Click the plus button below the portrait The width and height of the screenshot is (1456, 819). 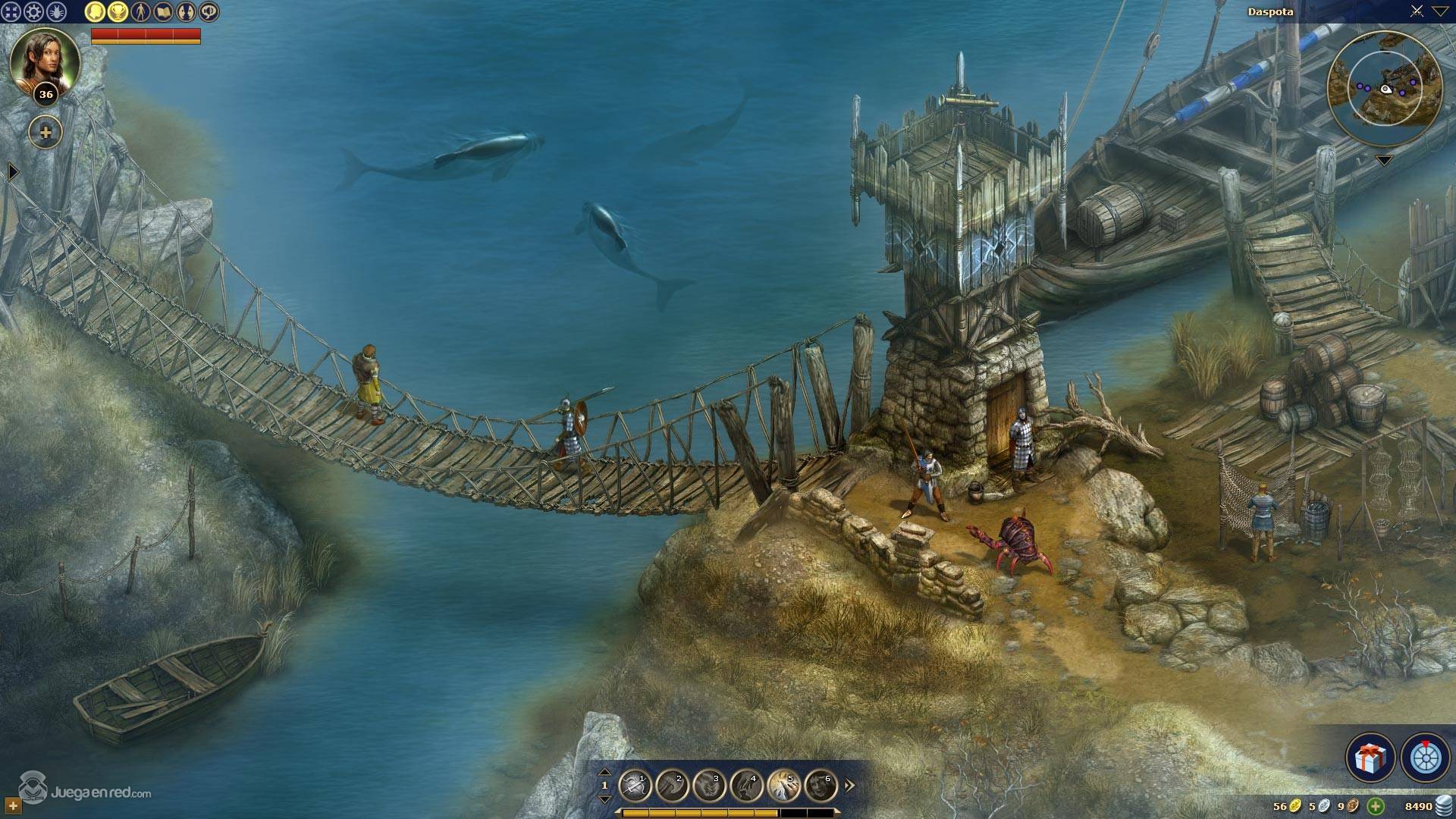[45, 133]
